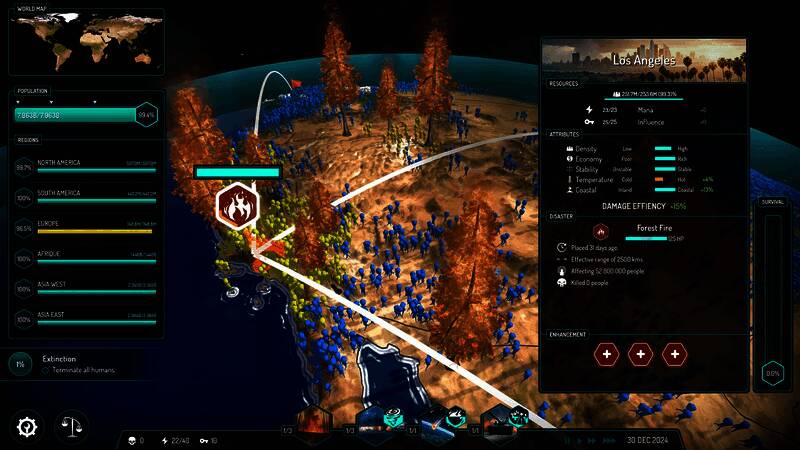Pick the Asia East region row
The width and height of the screenshot is (800, 450).
pyautogui.click(x=97, y=319)
